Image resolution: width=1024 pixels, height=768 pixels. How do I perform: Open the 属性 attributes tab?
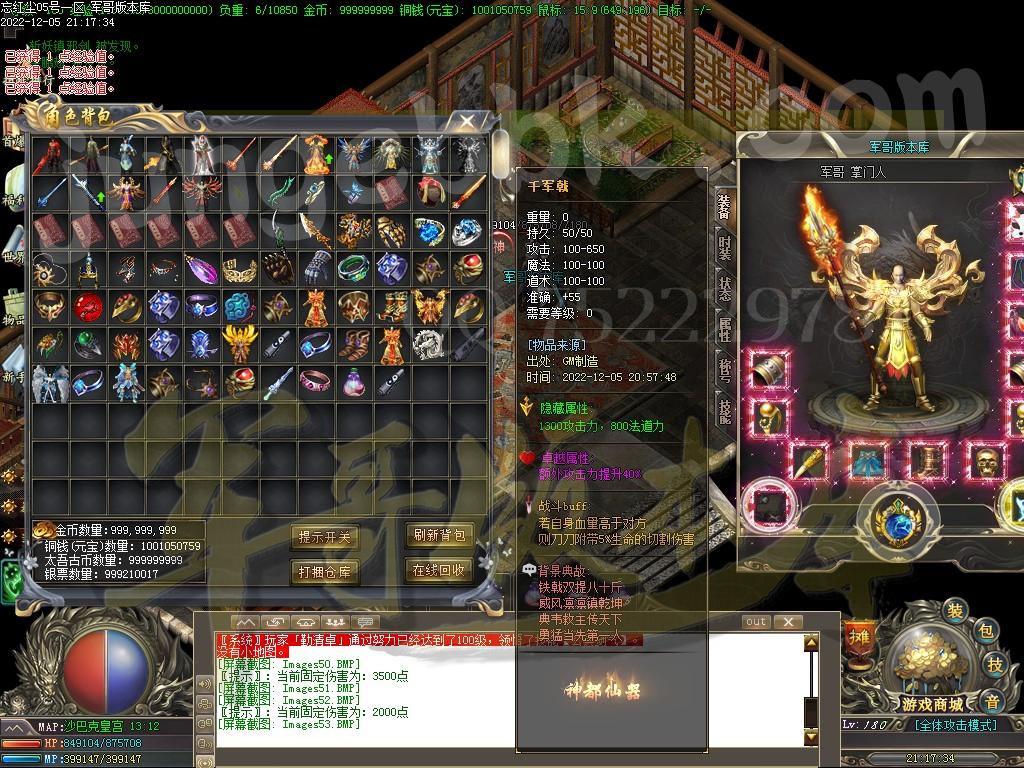(x=724, y=328)
